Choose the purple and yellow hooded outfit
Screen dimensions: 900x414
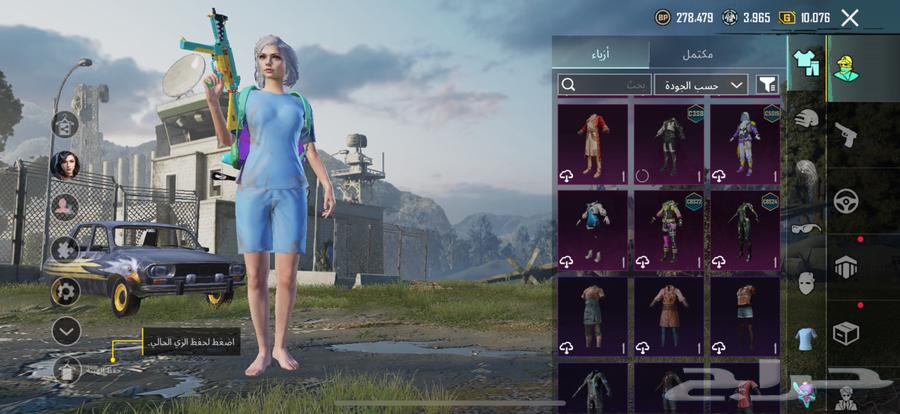pyautogui.click(x=745, y=143)
